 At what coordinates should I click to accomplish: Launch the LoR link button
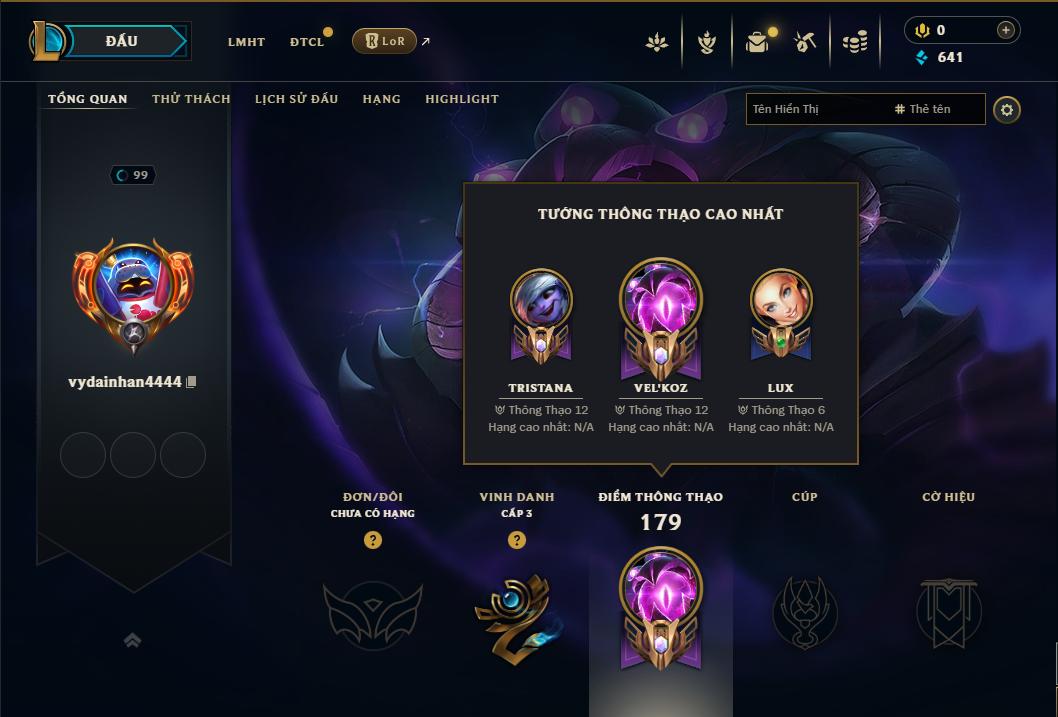tap(384, 41)
